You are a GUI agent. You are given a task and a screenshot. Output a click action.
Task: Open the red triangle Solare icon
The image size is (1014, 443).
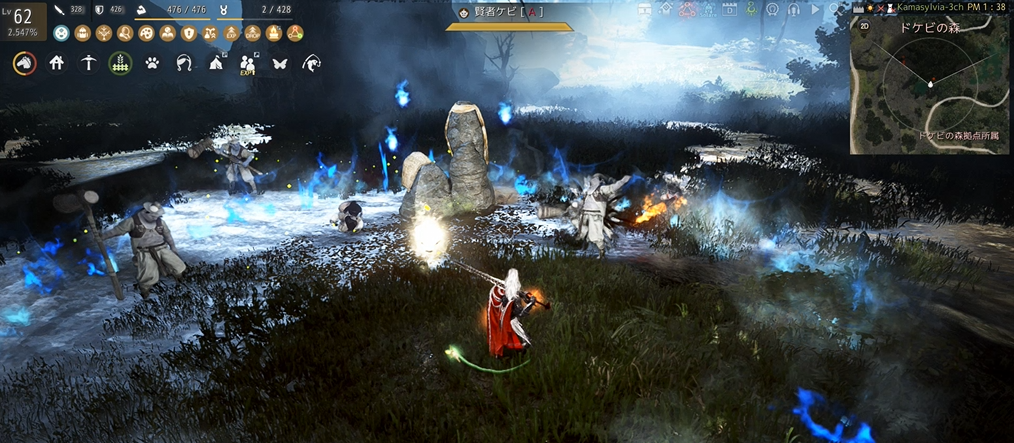(x=687, y=10)
